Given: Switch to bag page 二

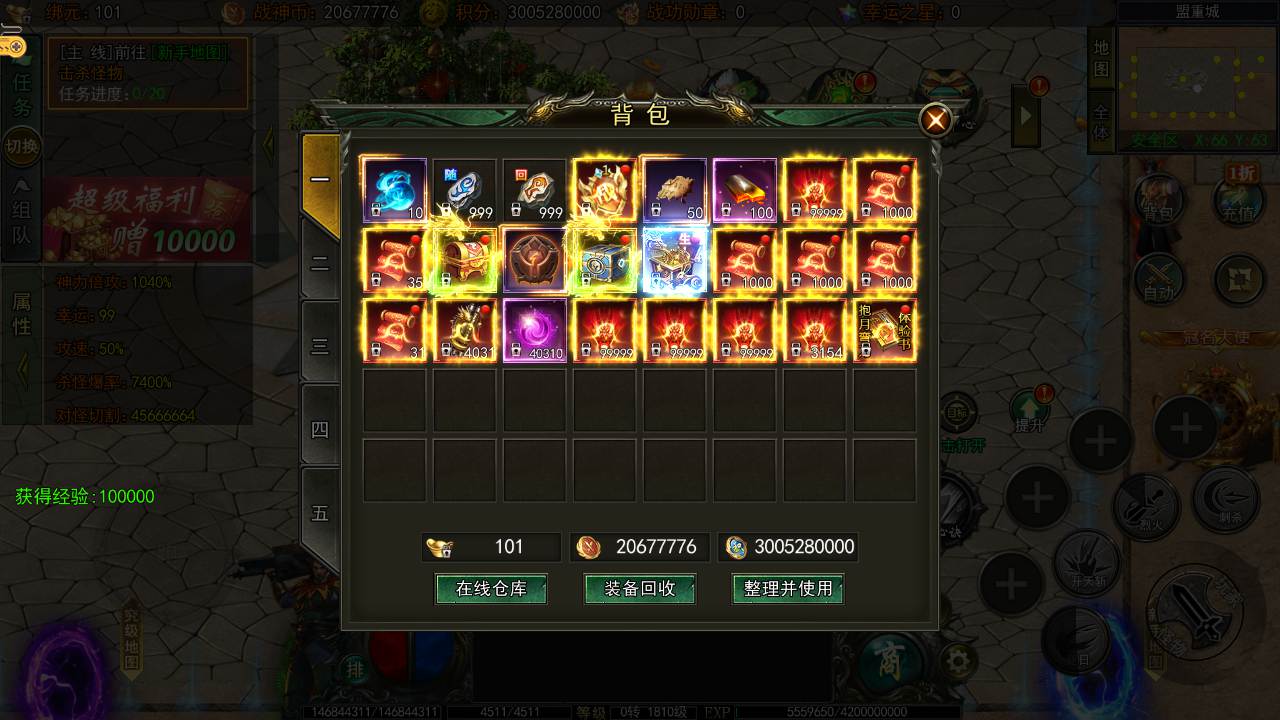Looking at the screenshot, I should coord(320,264).
